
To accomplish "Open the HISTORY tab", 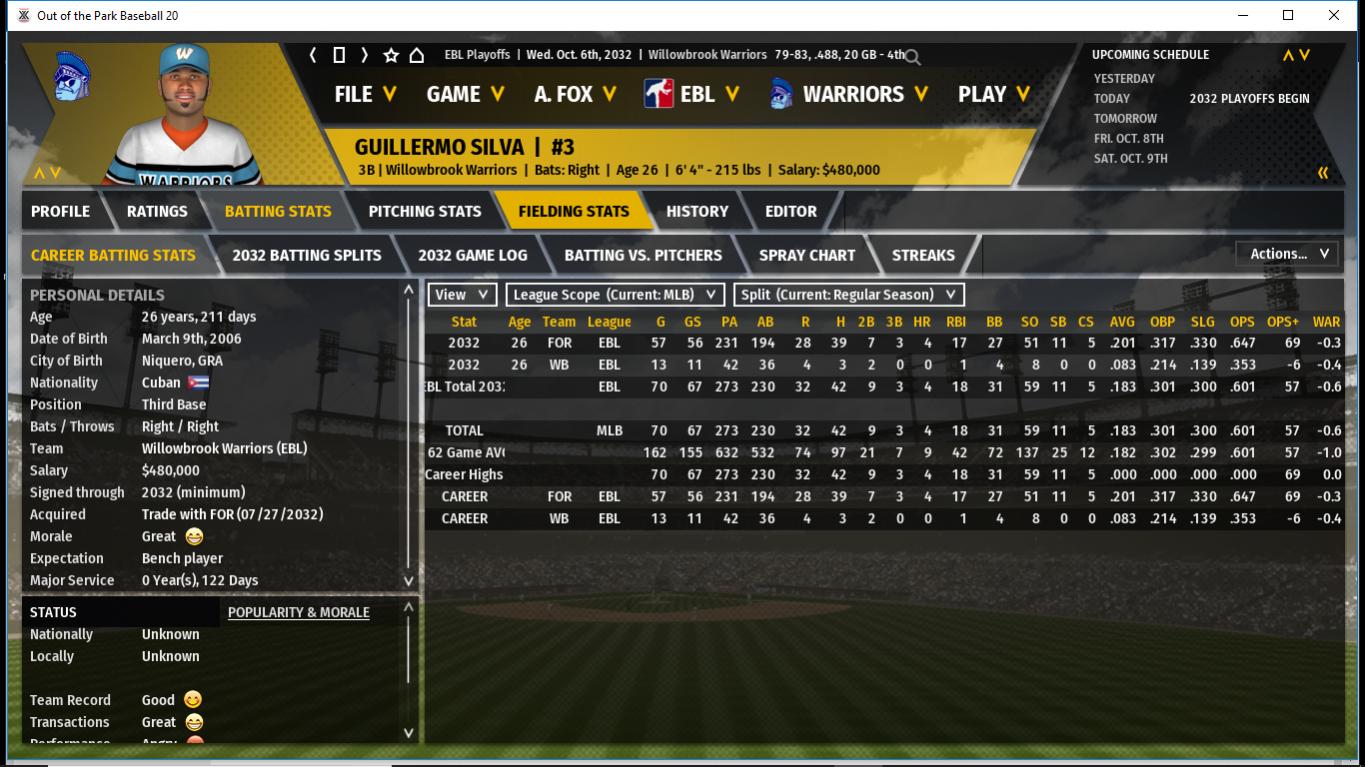I will pyautogui.click(x=697, y=211).
